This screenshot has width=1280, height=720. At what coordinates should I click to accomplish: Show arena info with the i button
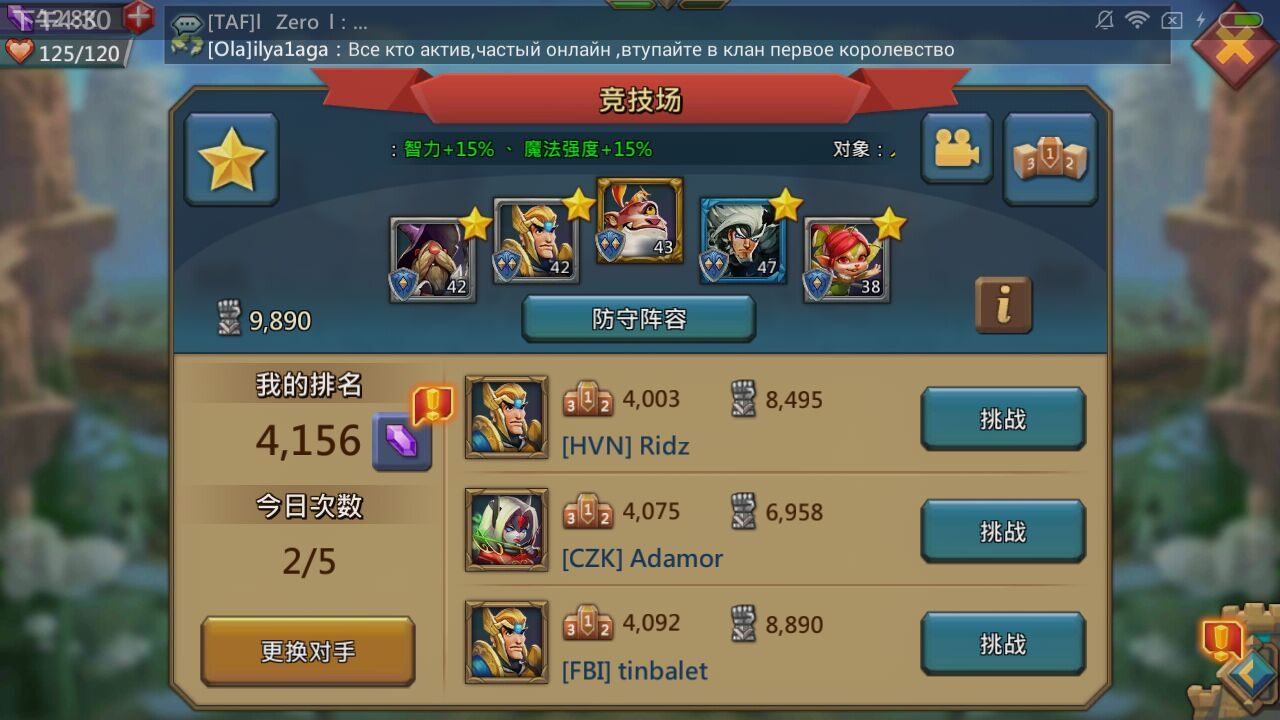[x=1003, y=305]
